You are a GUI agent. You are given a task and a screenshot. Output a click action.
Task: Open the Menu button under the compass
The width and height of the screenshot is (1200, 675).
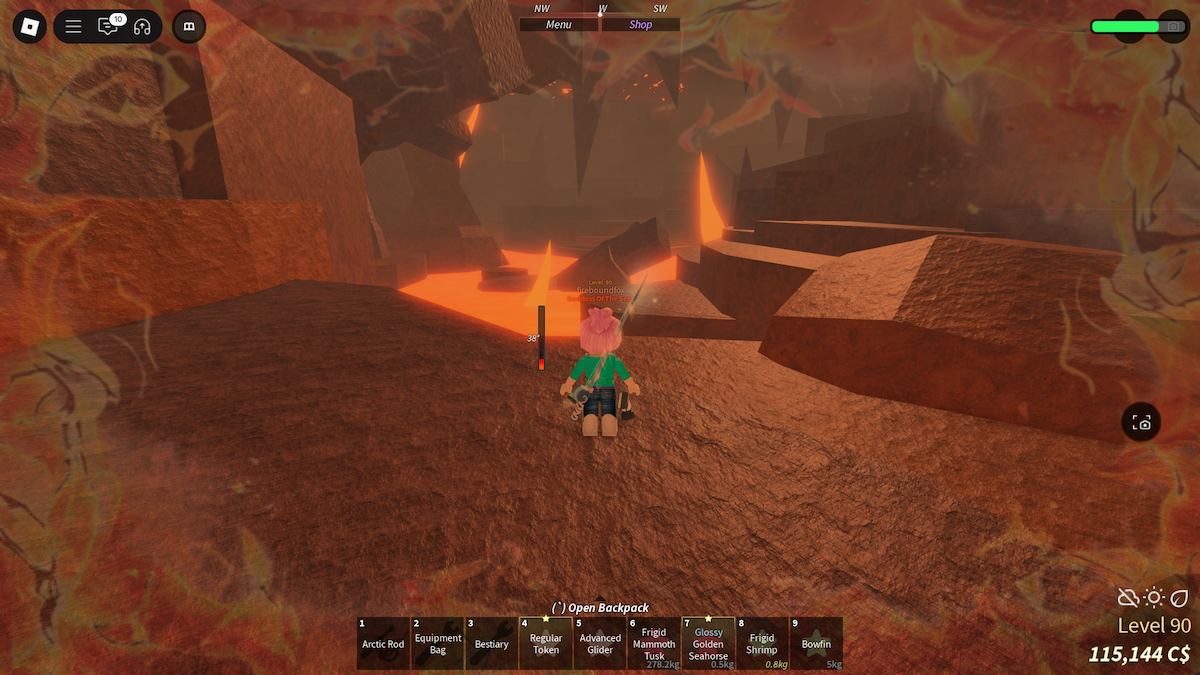(559, 25)
